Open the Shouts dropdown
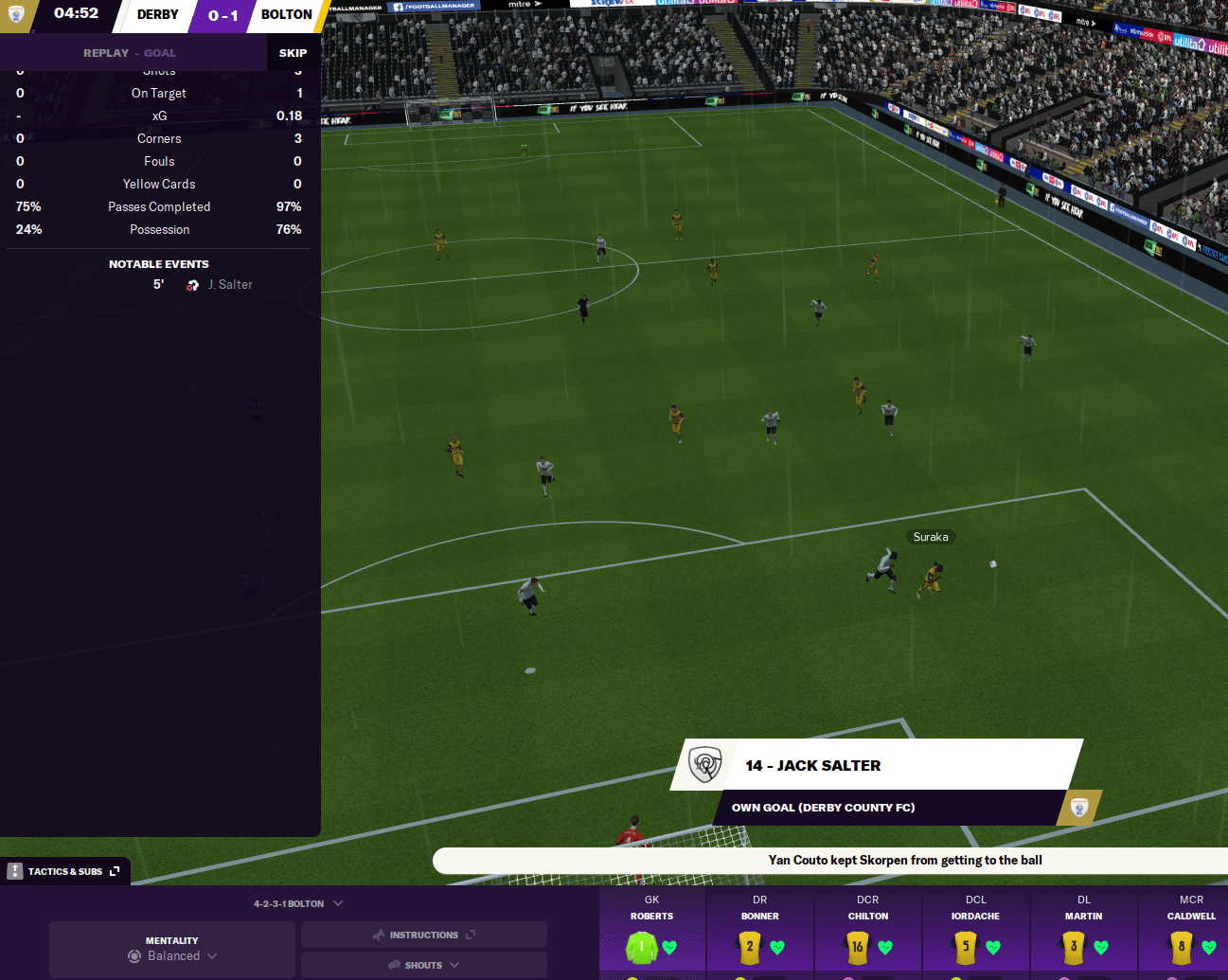 point(423,965)
